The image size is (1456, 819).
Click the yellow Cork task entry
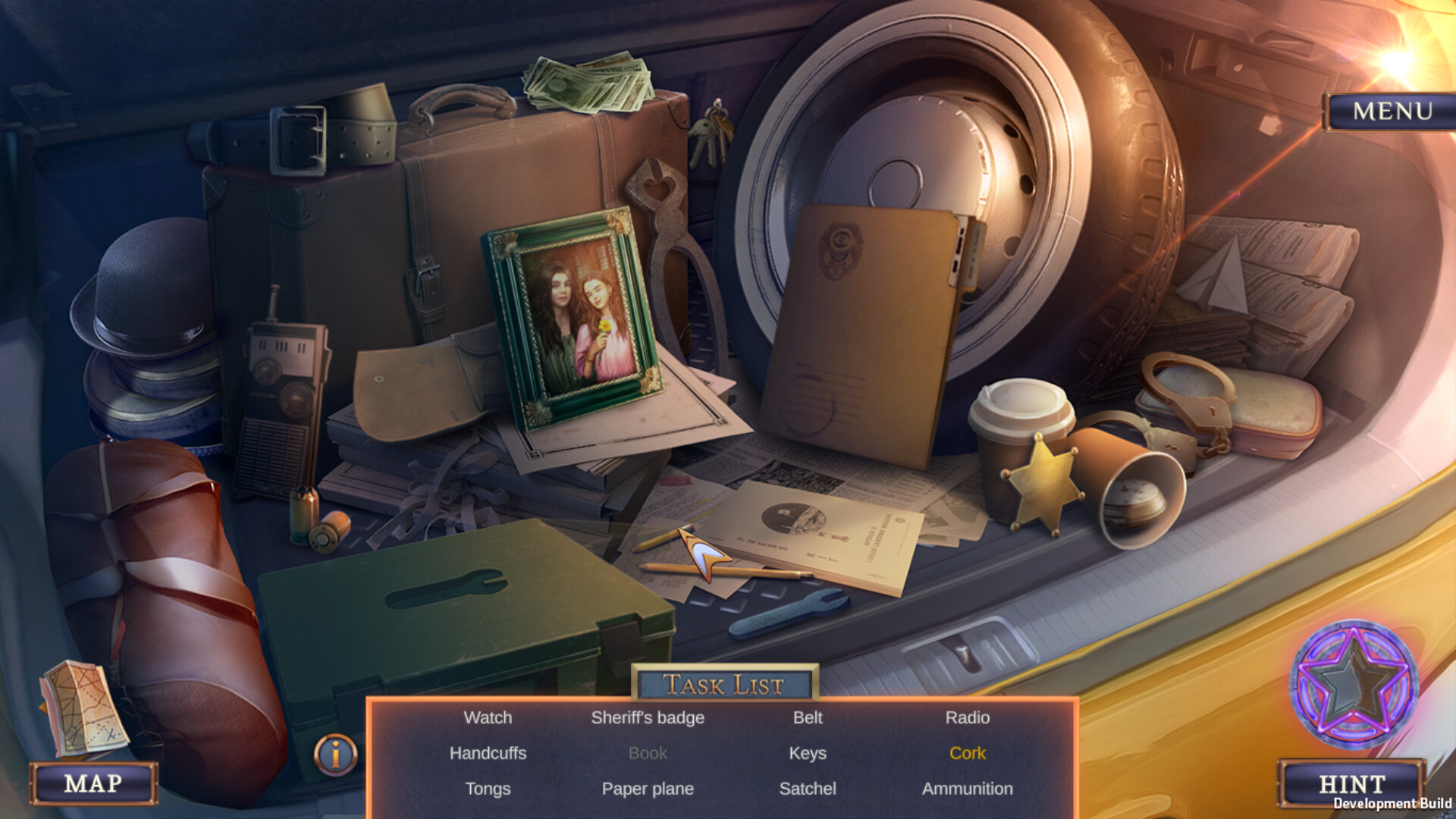(x=967, y=754)
